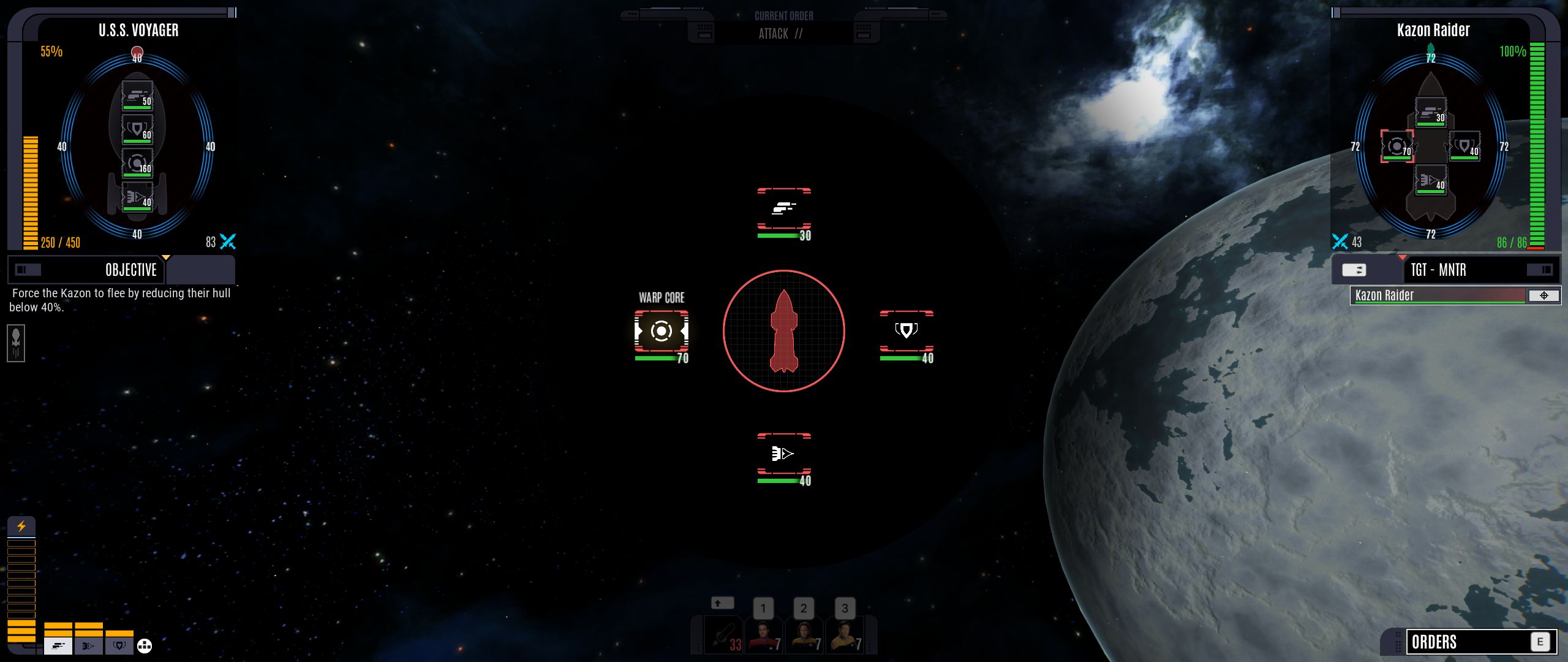The width and height of the screenshot is (1568, 662).
Task: Collapse the Objective panel
Action: [28, 270]
